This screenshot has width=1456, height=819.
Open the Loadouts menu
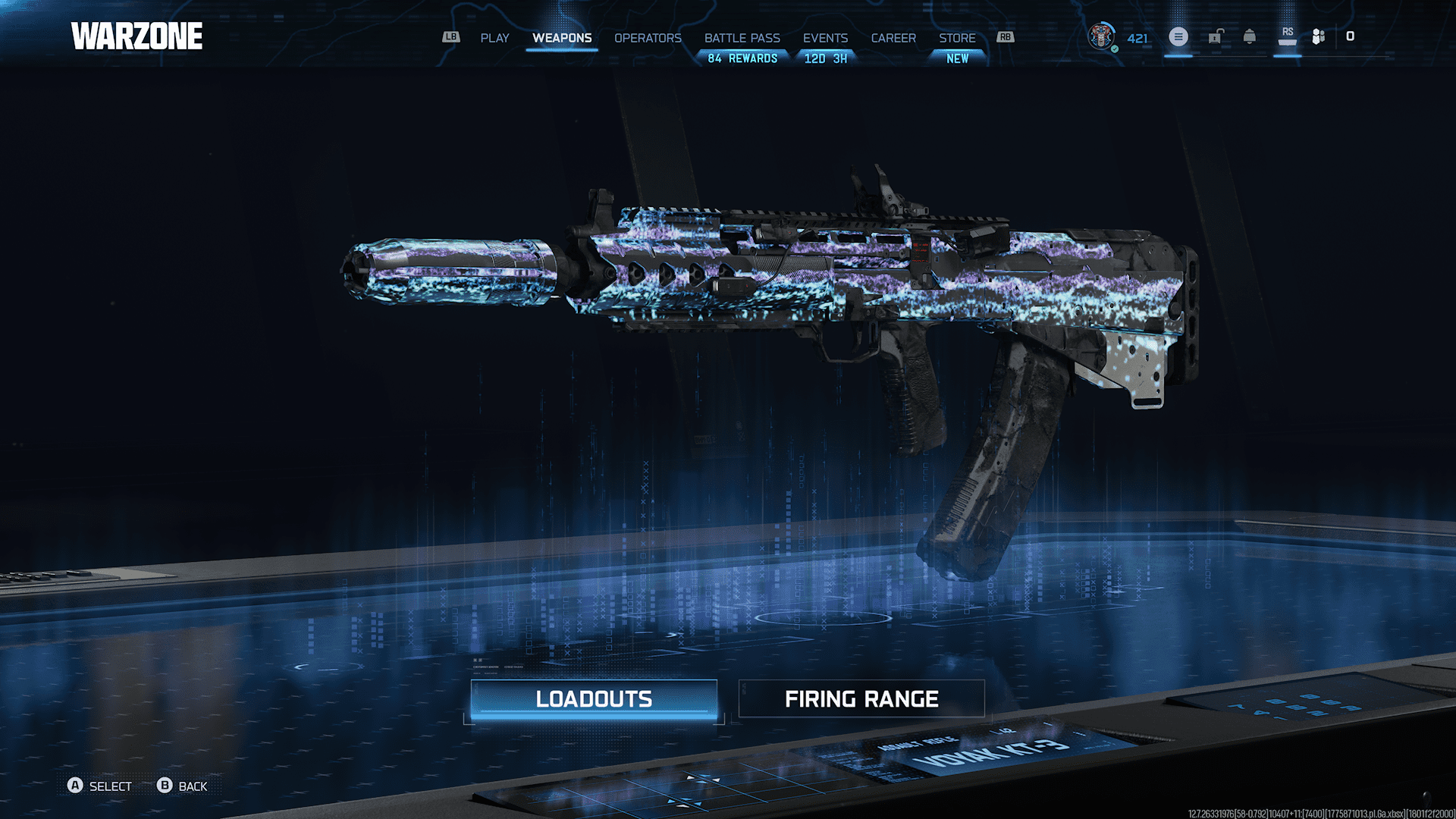[x=594, y=698]
